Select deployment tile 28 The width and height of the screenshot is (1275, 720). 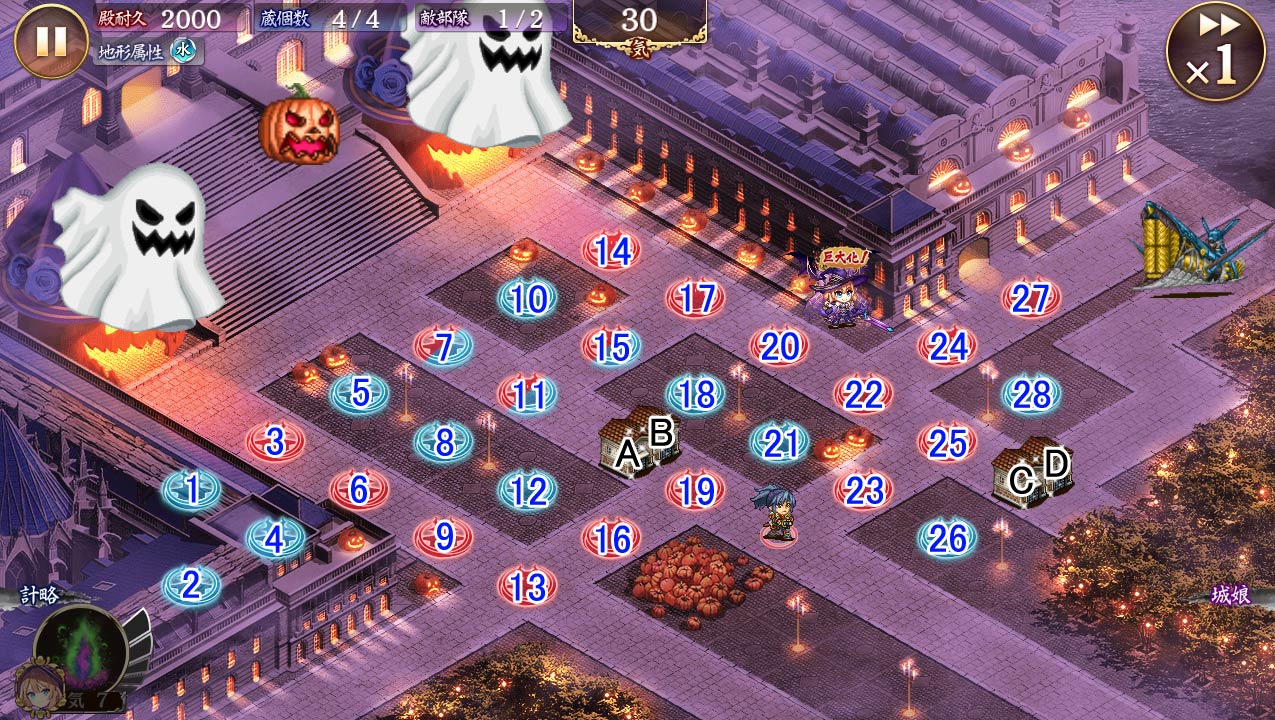(x=1030, y=394)
